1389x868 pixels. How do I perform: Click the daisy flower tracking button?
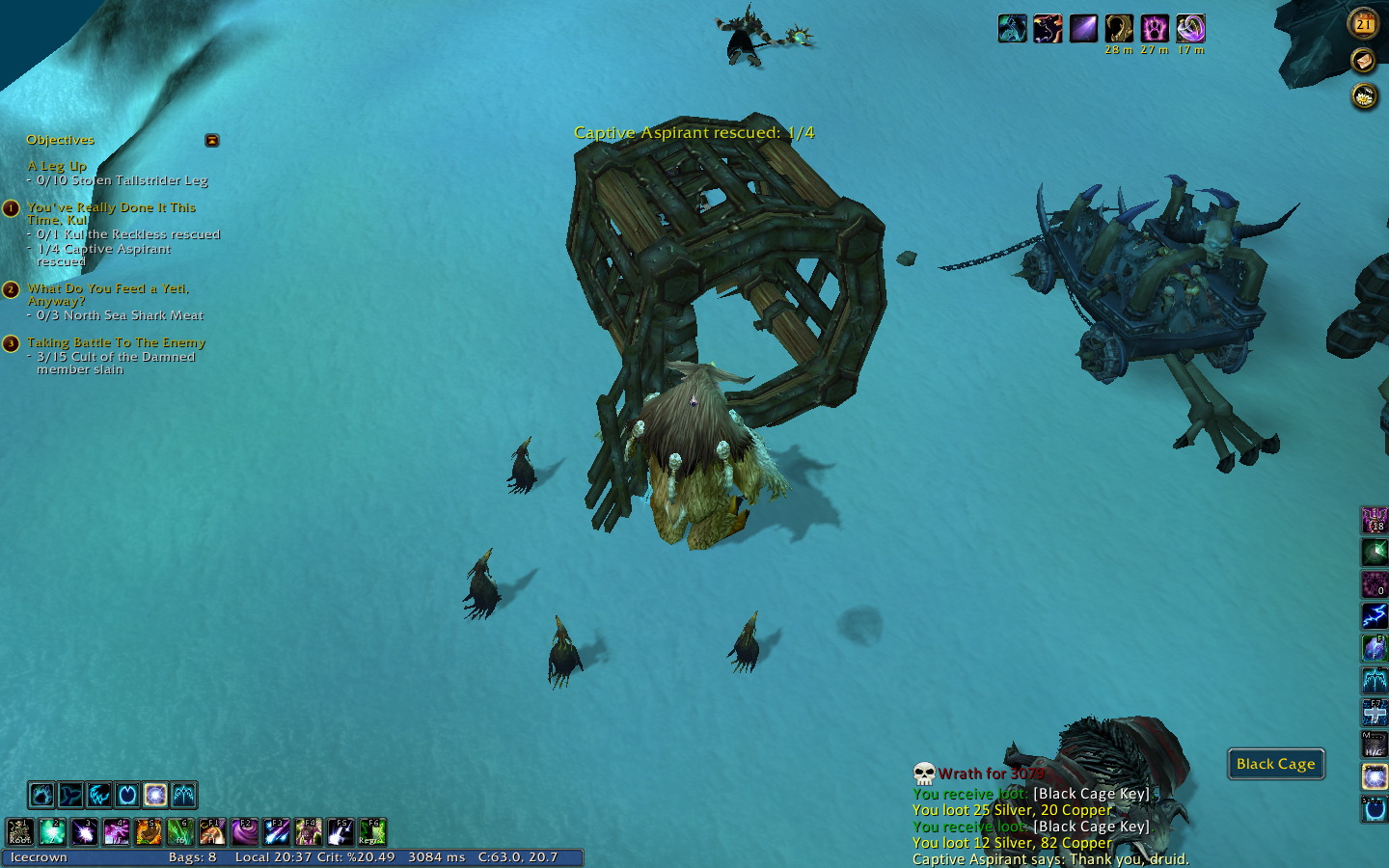click(1364, 96)
